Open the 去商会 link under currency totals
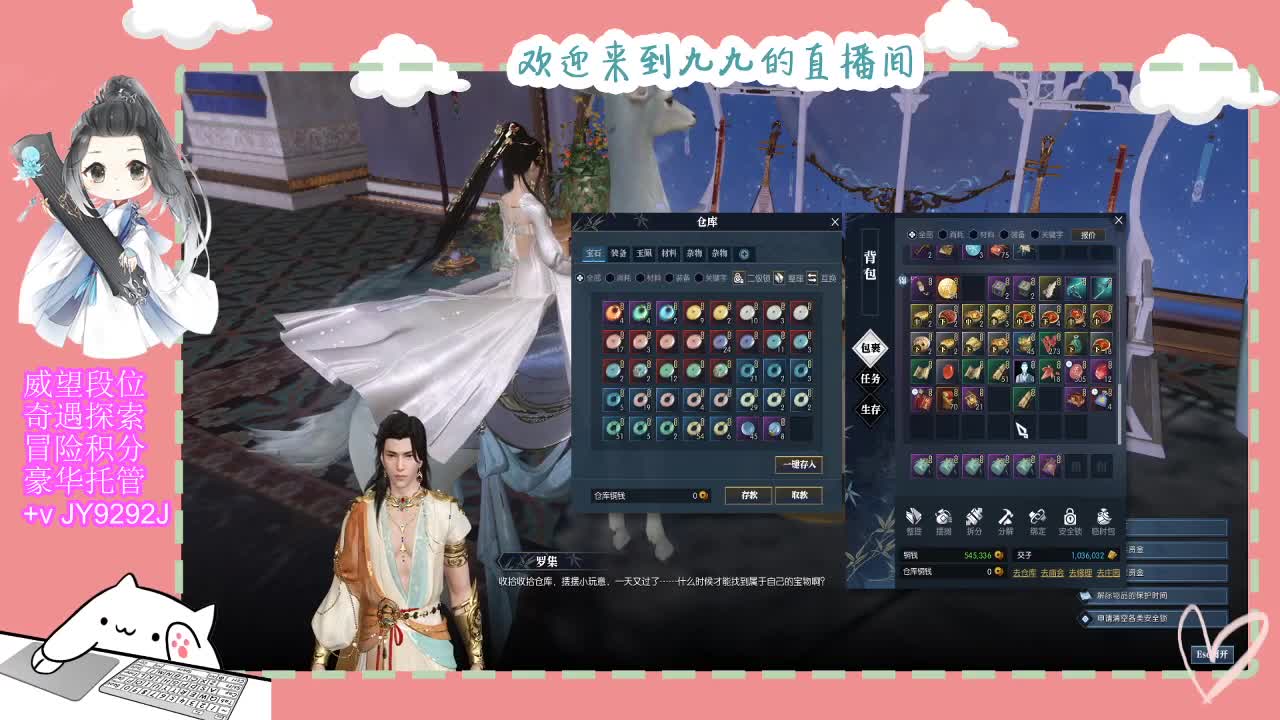The width and height of the screenshot is (1280, 720). [x=1053, y=572]
